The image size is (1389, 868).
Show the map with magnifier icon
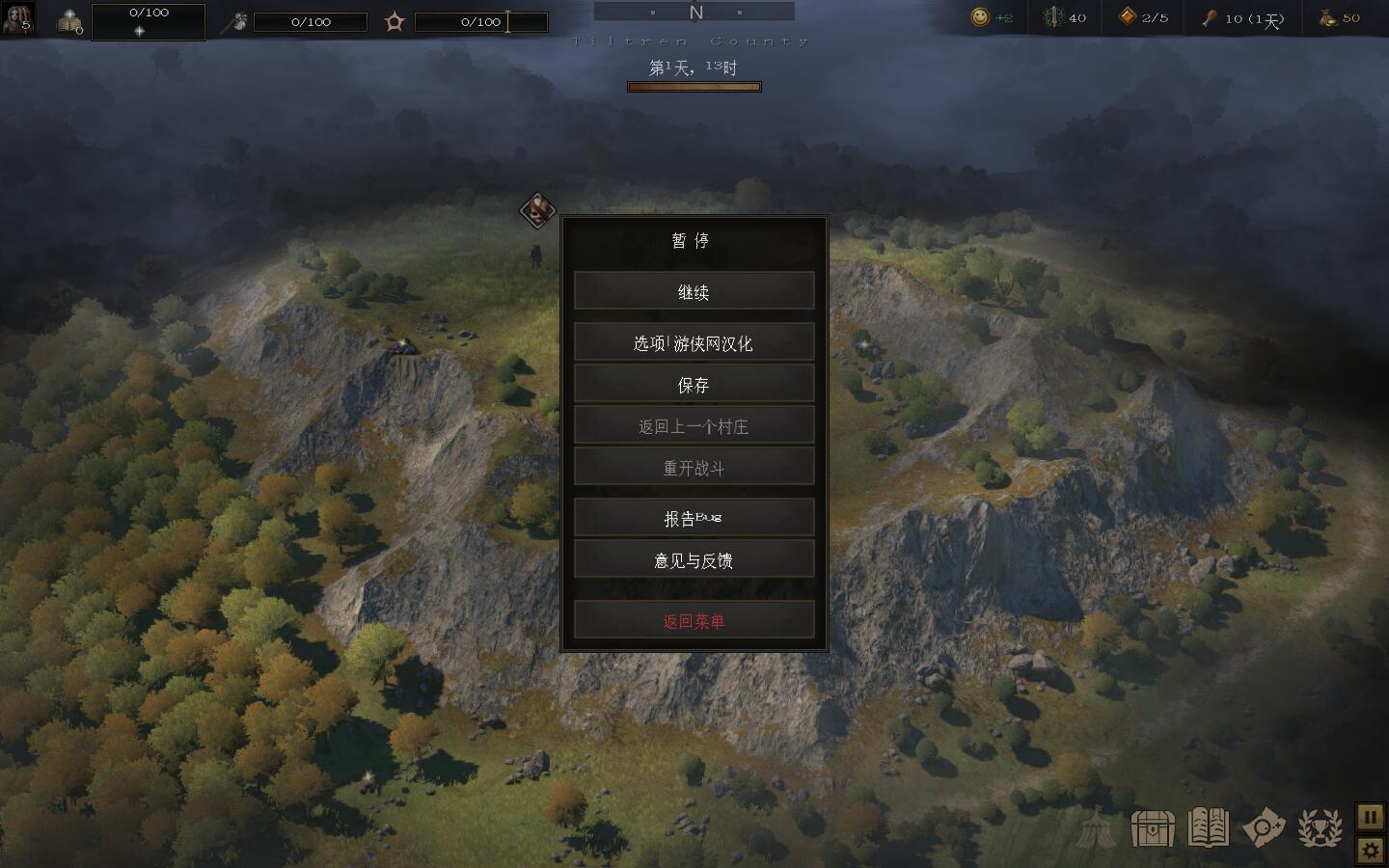click(x=1264, y=827)
